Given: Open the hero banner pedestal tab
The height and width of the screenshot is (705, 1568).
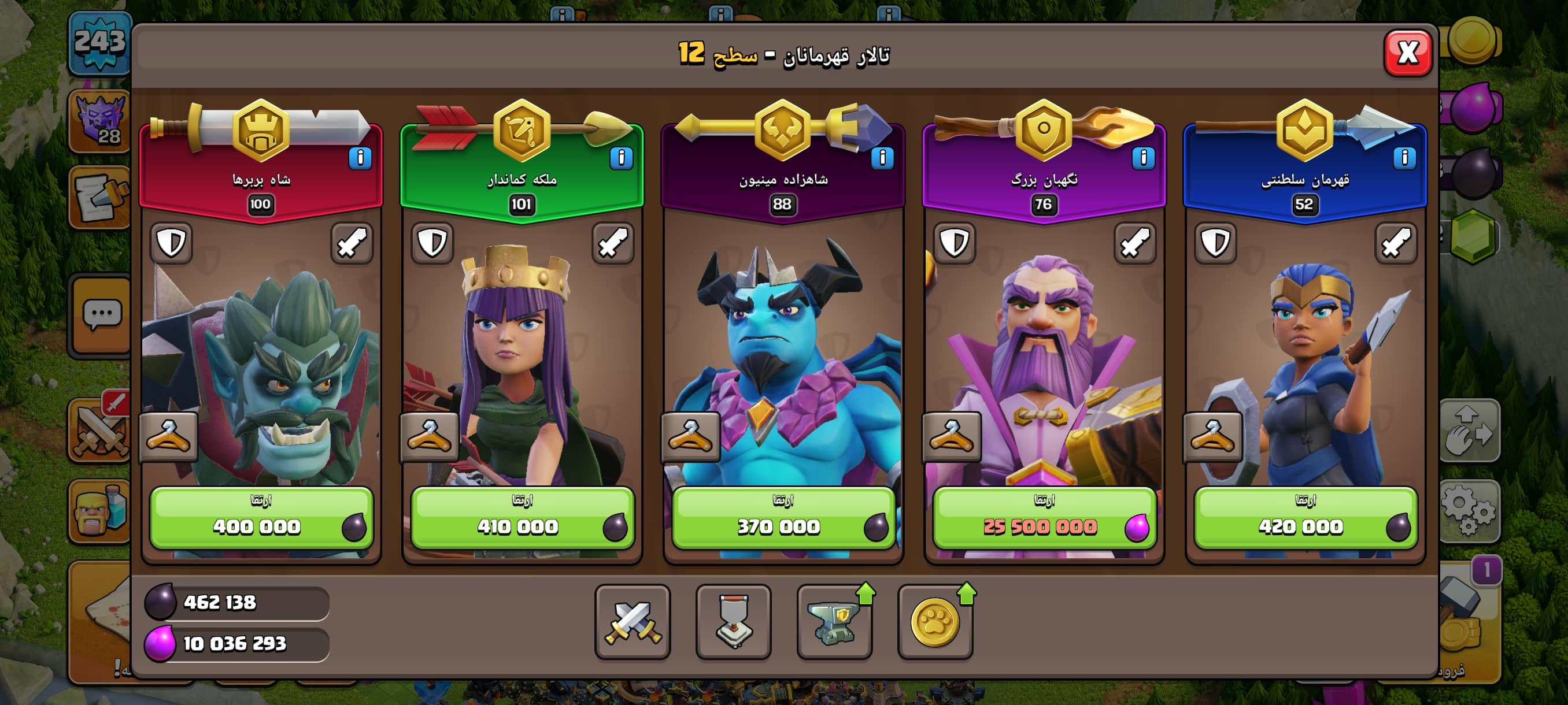Looking at the screenshot, I should tap(734, 622).
